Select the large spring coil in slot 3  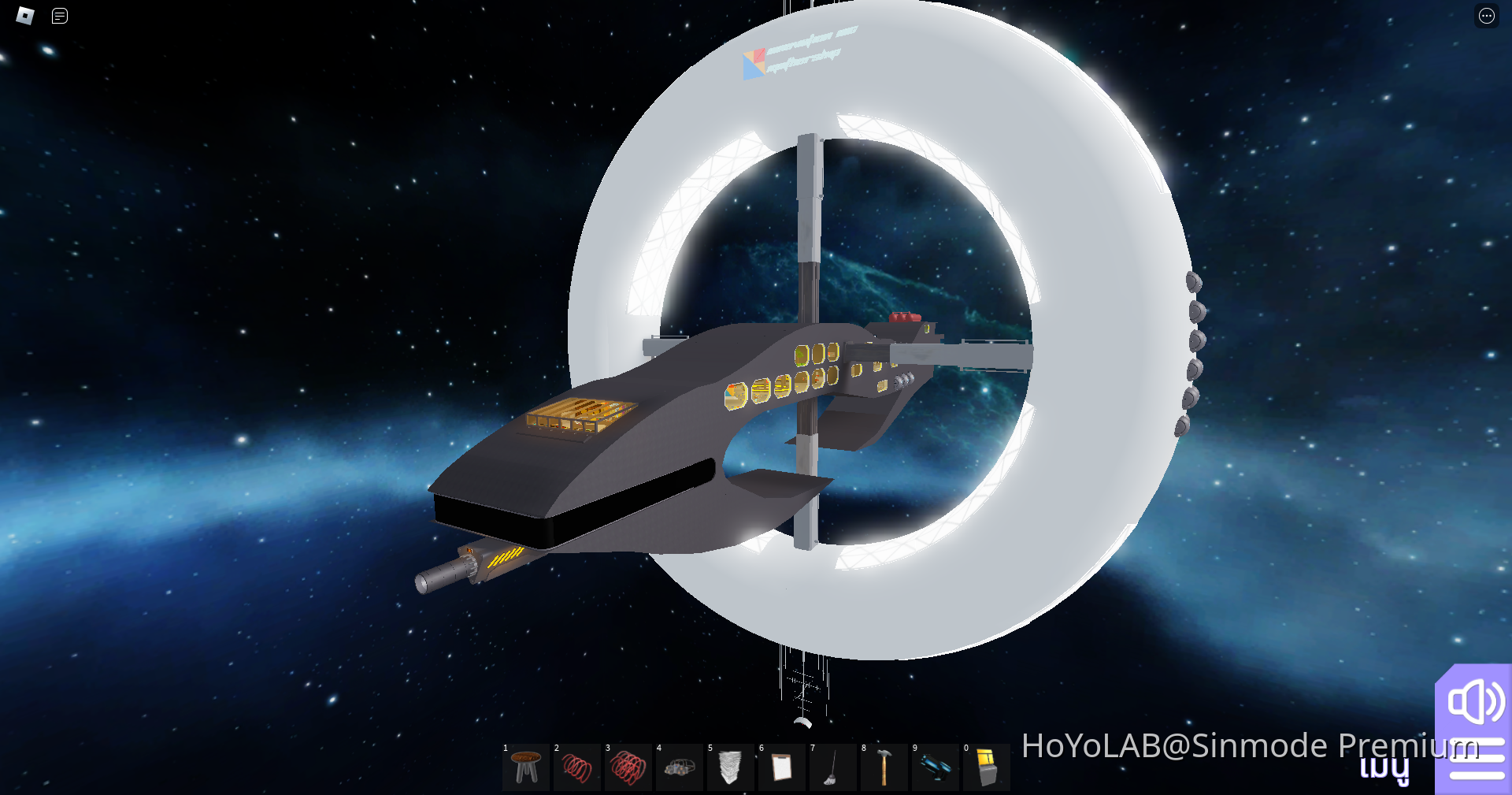click(x=628, y=767)
